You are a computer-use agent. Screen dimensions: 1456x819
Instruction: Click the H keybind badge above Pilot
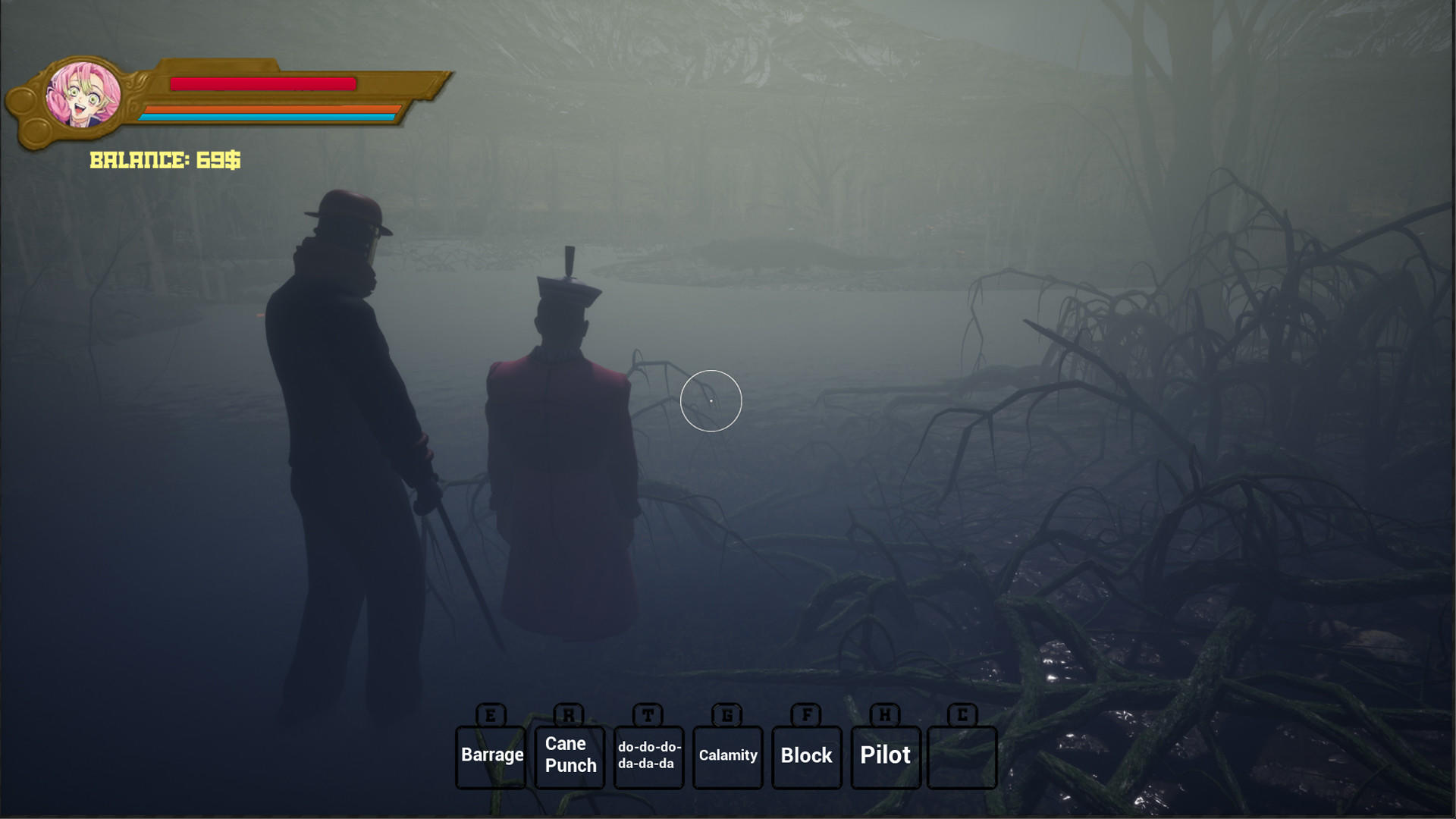884,715
